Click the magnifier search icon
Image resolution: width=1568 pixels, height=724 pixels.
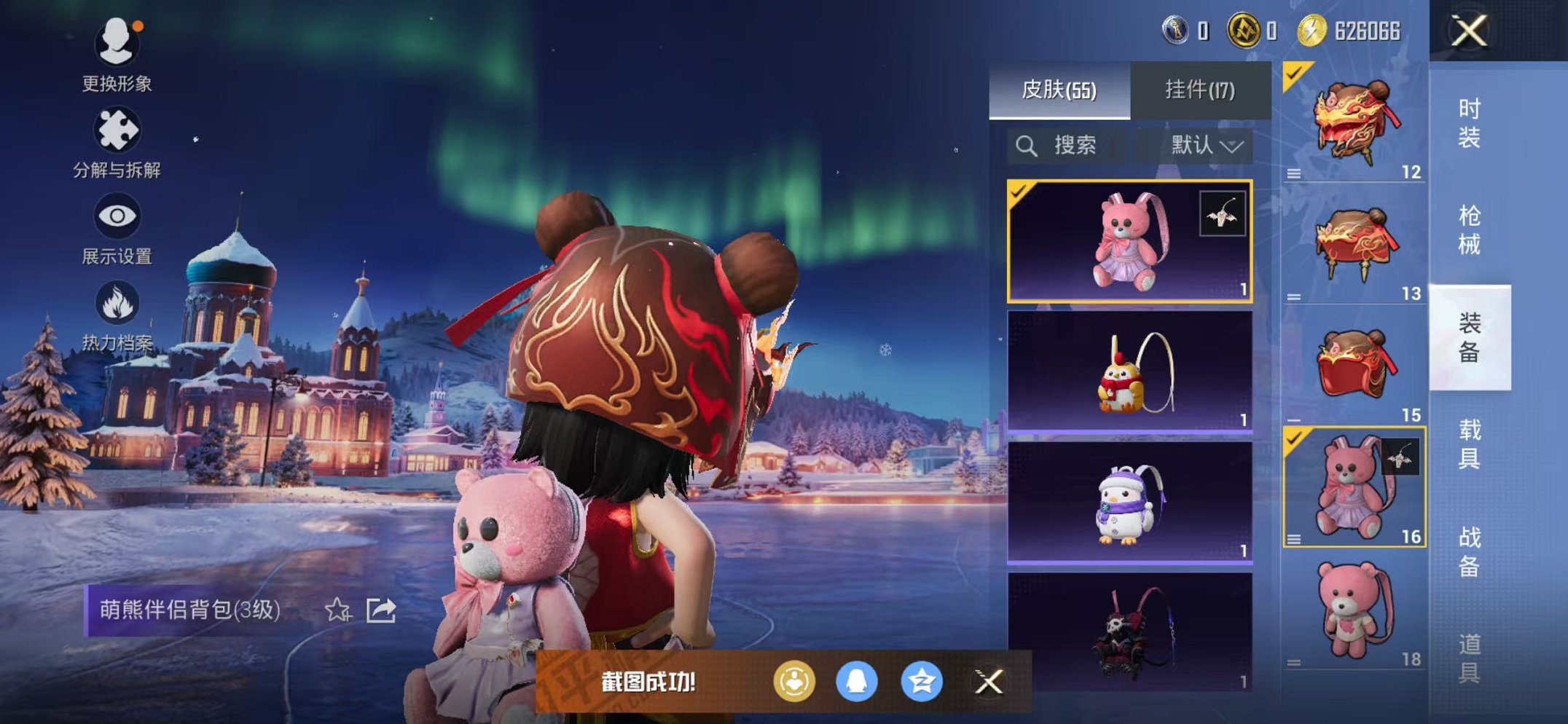pos(1027,143)
